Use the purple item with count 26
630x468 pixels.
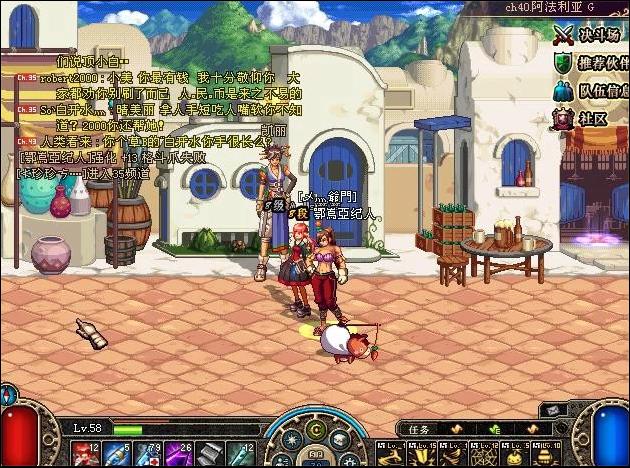[177, 453]
